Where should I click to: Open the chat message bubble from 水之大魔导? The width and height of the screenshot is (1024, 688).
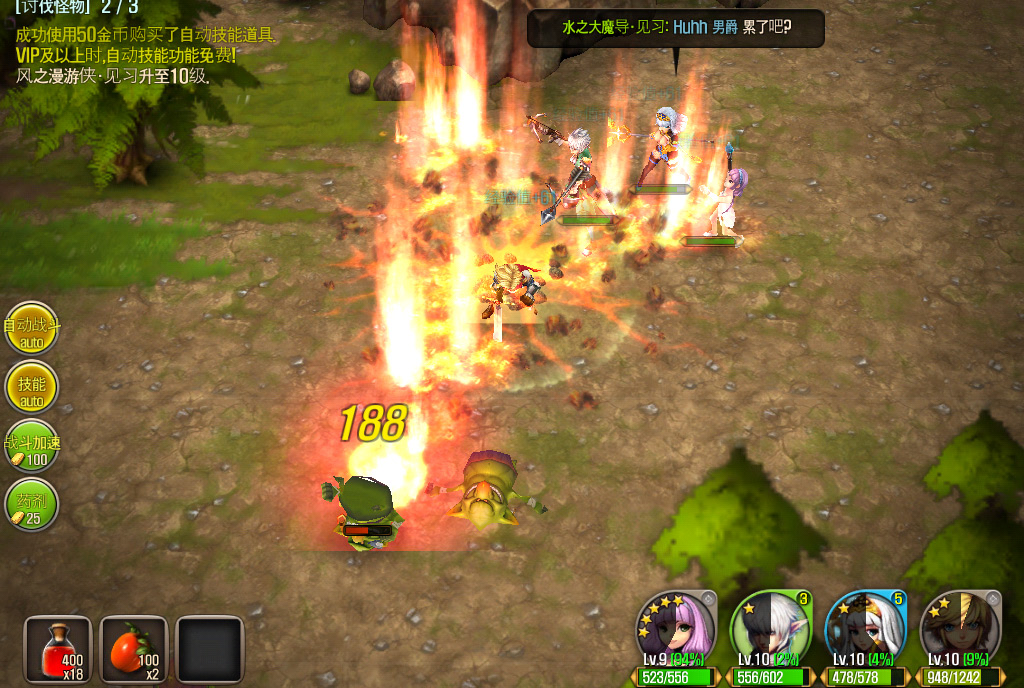click(x=675, y=28)
